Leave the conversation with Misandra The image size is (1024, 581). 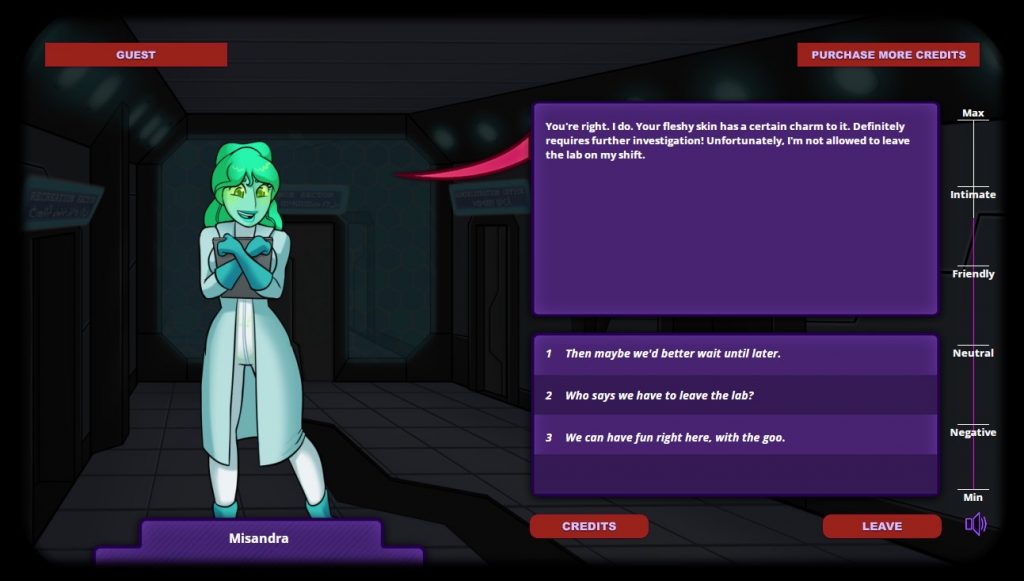click(881, 526)
